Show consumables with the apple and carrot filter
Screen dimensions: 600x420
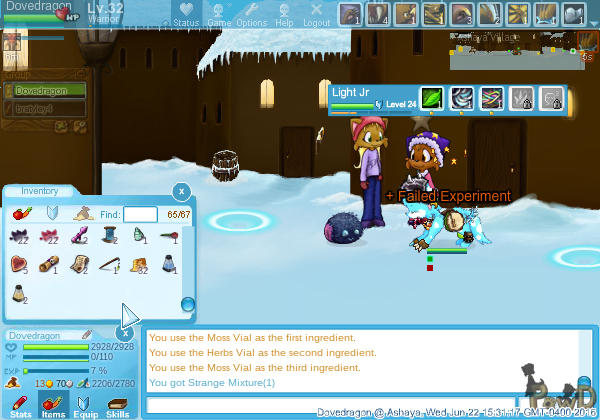point(24,213)
